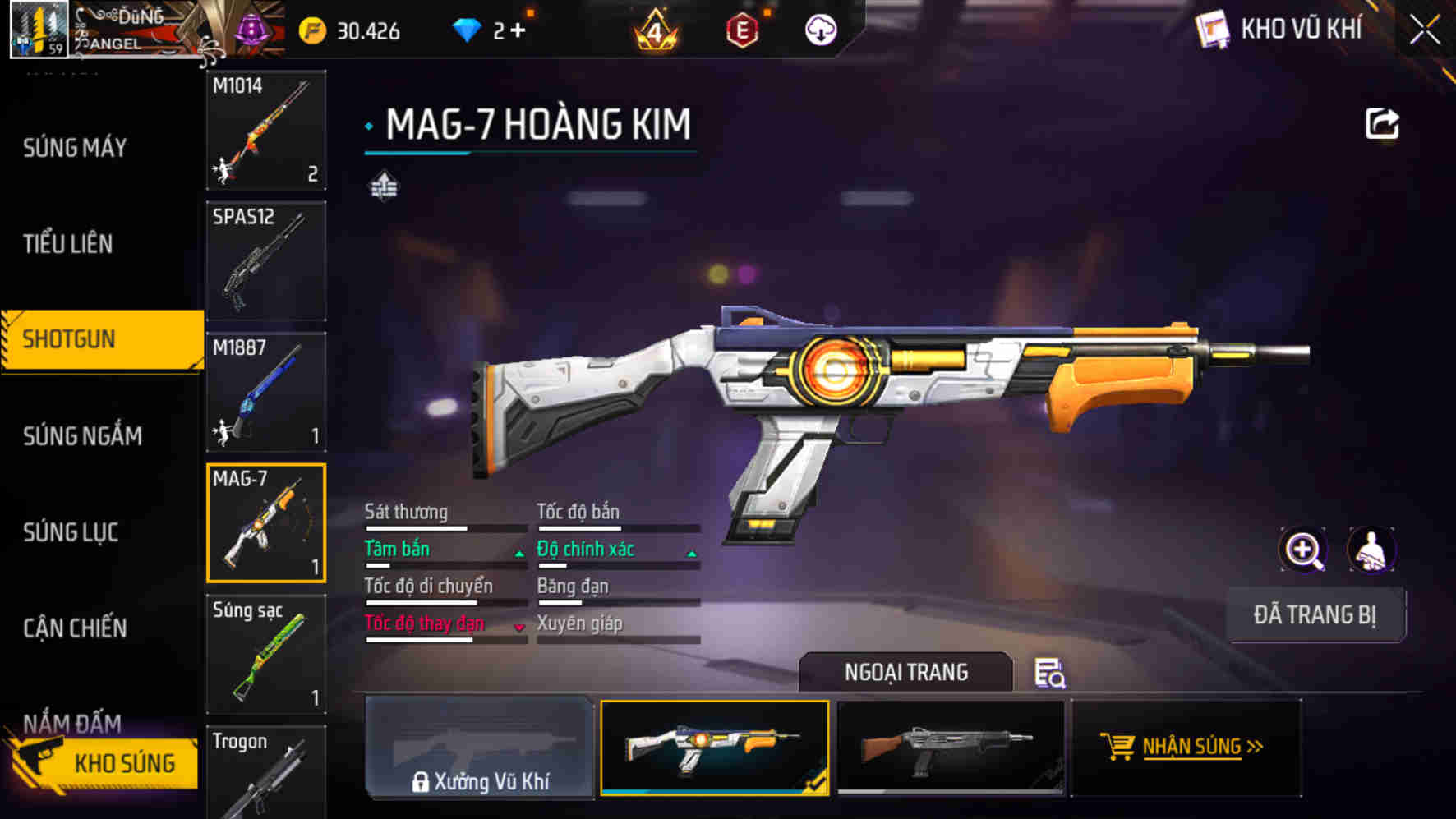The width and height of the screenshot is (1456, 819).
Task: Click the ĐÃ TRANG BỊ button
Action: click(x=1315, y=614)
